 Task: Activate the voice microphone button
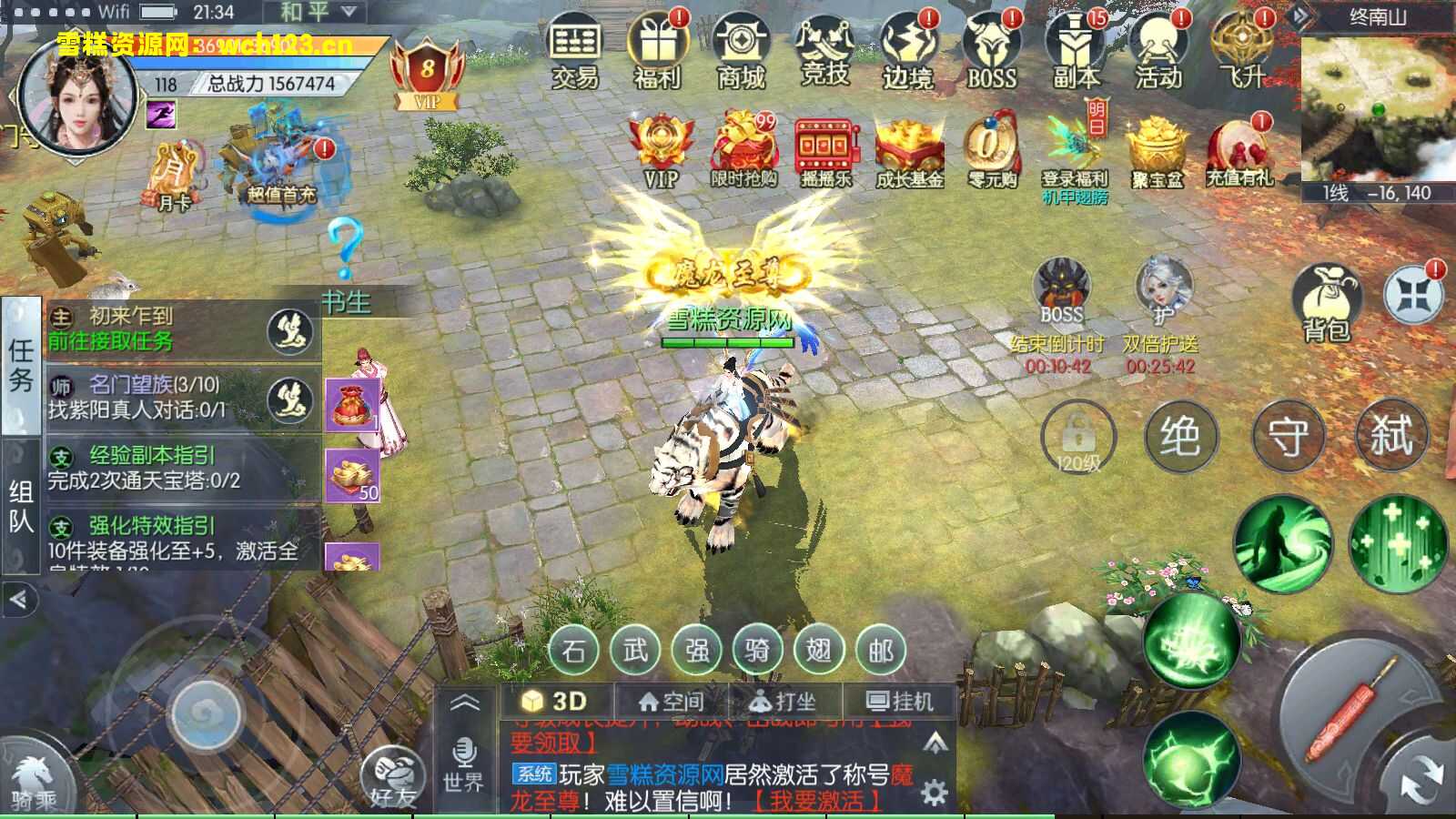[x=466, y=755]
